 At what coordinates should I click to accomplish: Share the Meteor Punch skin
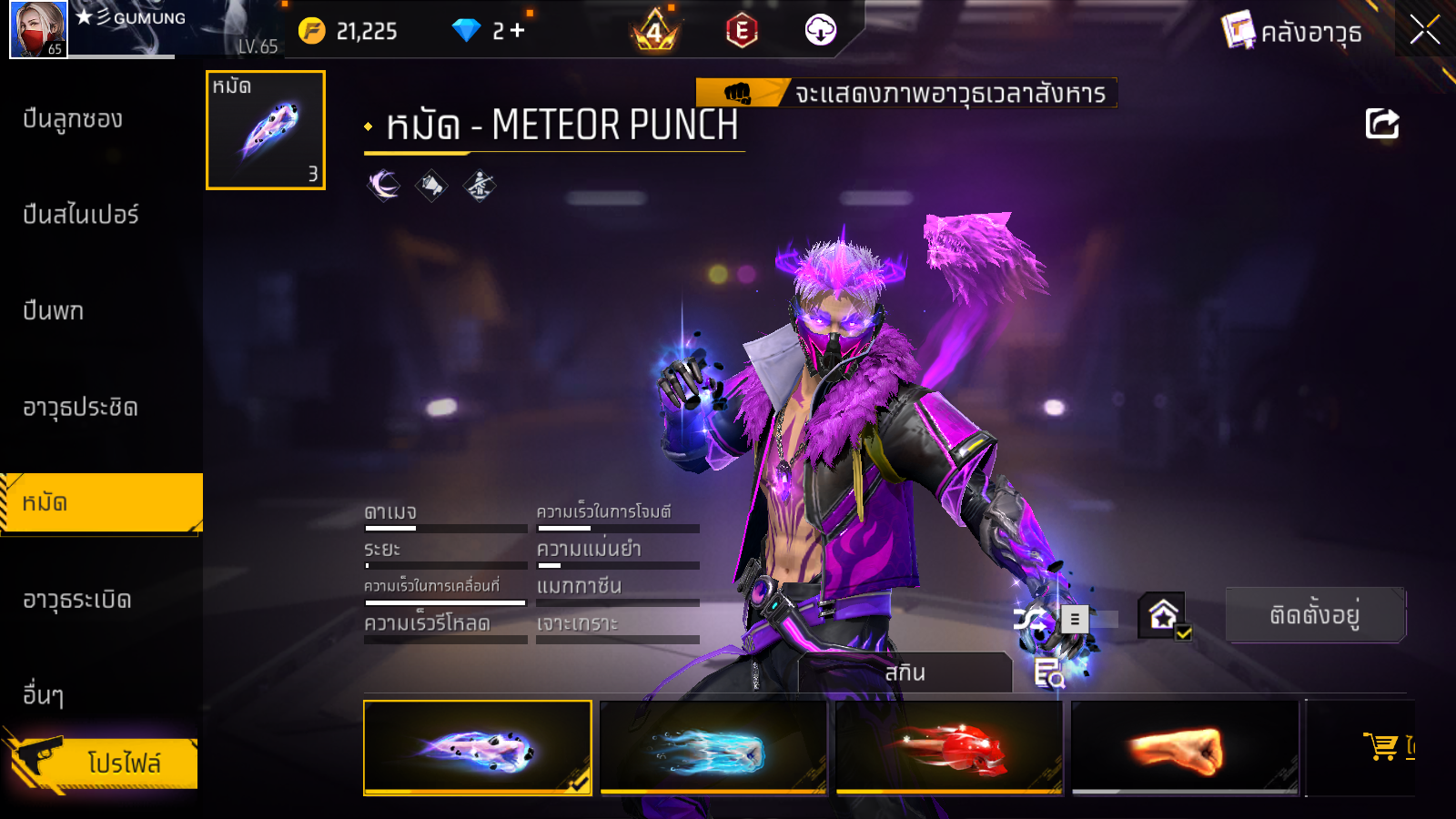coord(1381,124)
